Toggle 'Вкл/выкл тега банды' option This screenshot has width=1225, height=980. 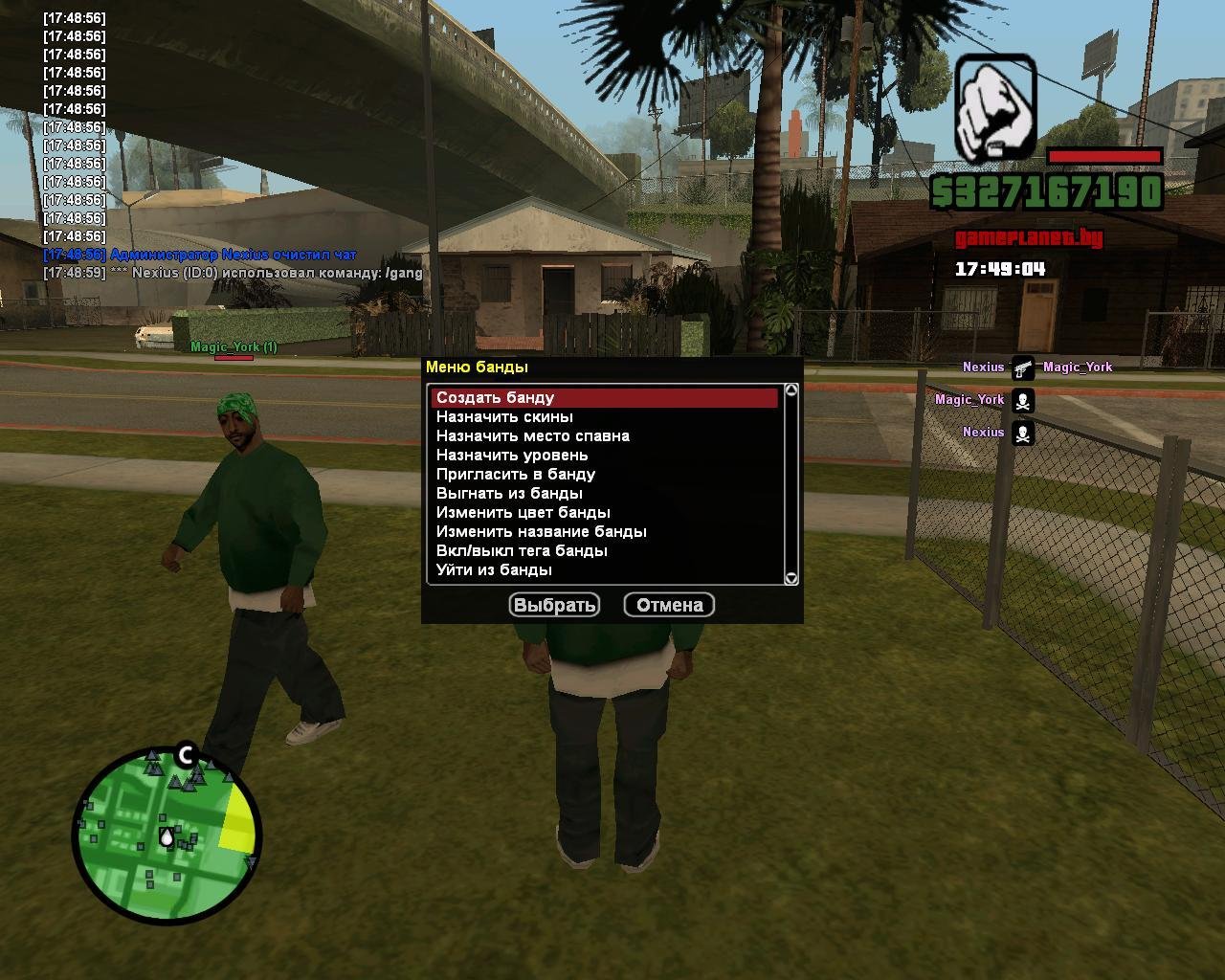522,551
